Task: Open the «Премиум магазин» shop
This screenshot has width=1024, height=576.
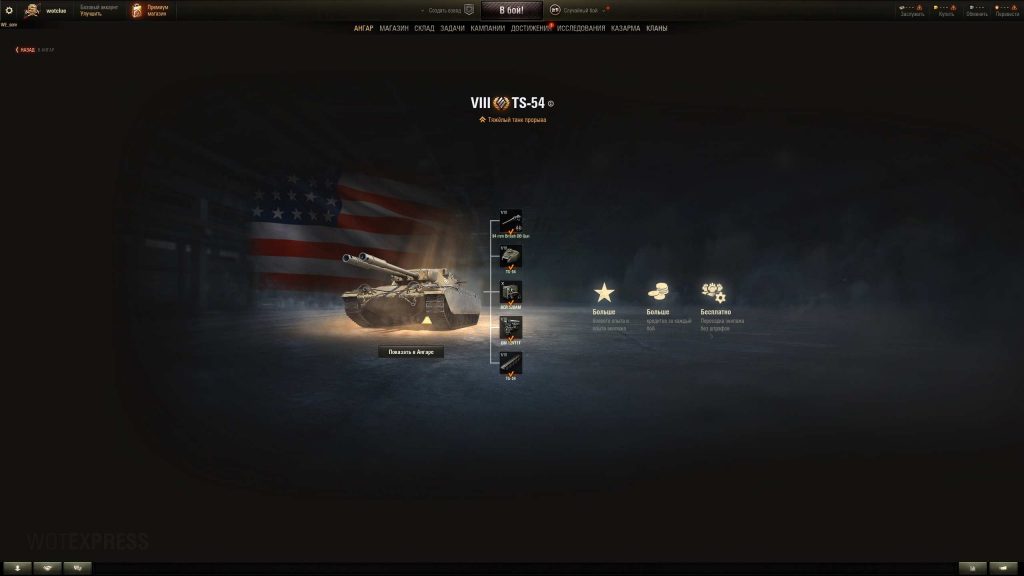Action: tap(150, 10)
